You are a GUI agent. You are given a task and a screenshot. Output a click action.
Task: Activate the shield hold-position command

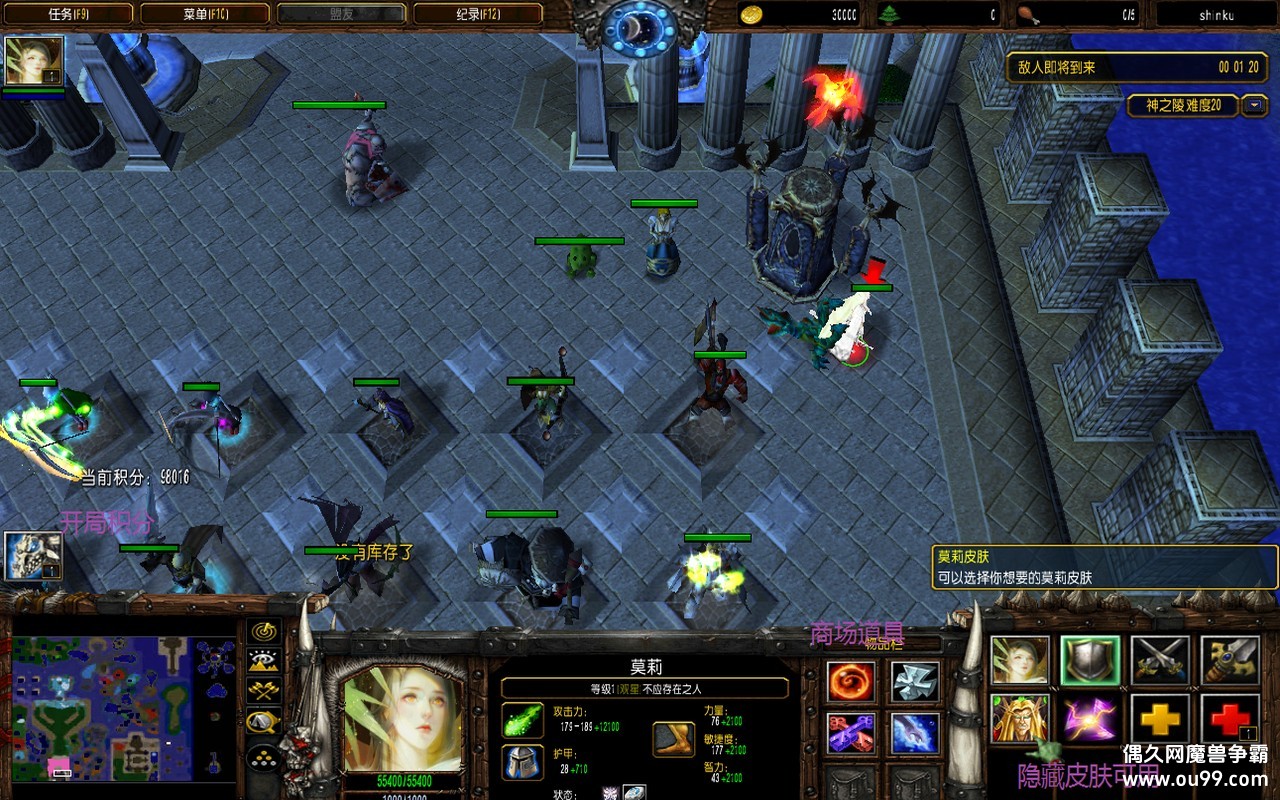point(1090,661)
